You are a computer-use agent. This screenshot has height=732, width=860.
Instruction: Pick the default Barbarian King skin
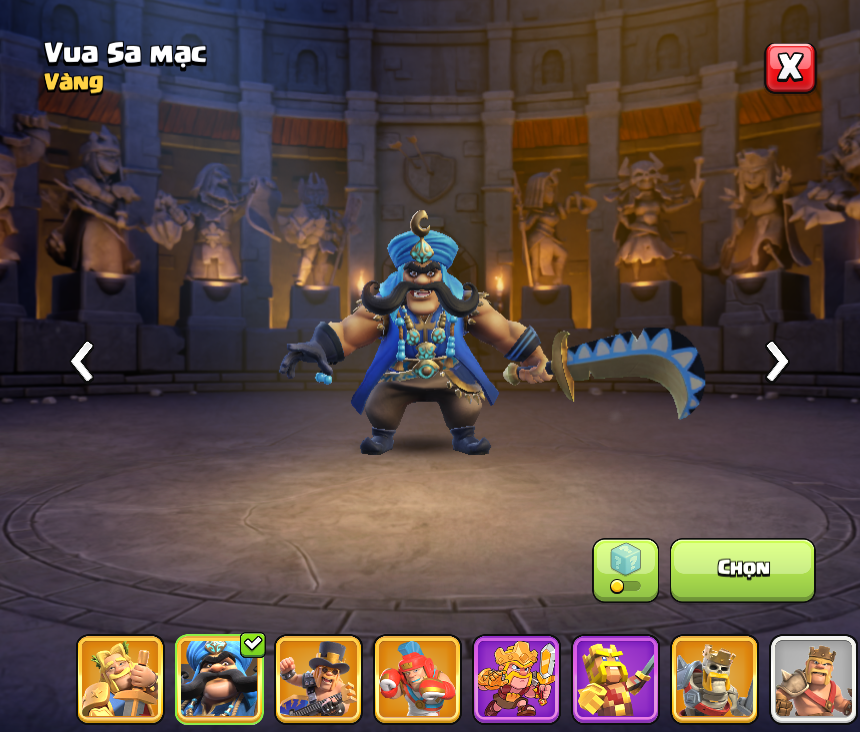point(813,679)
